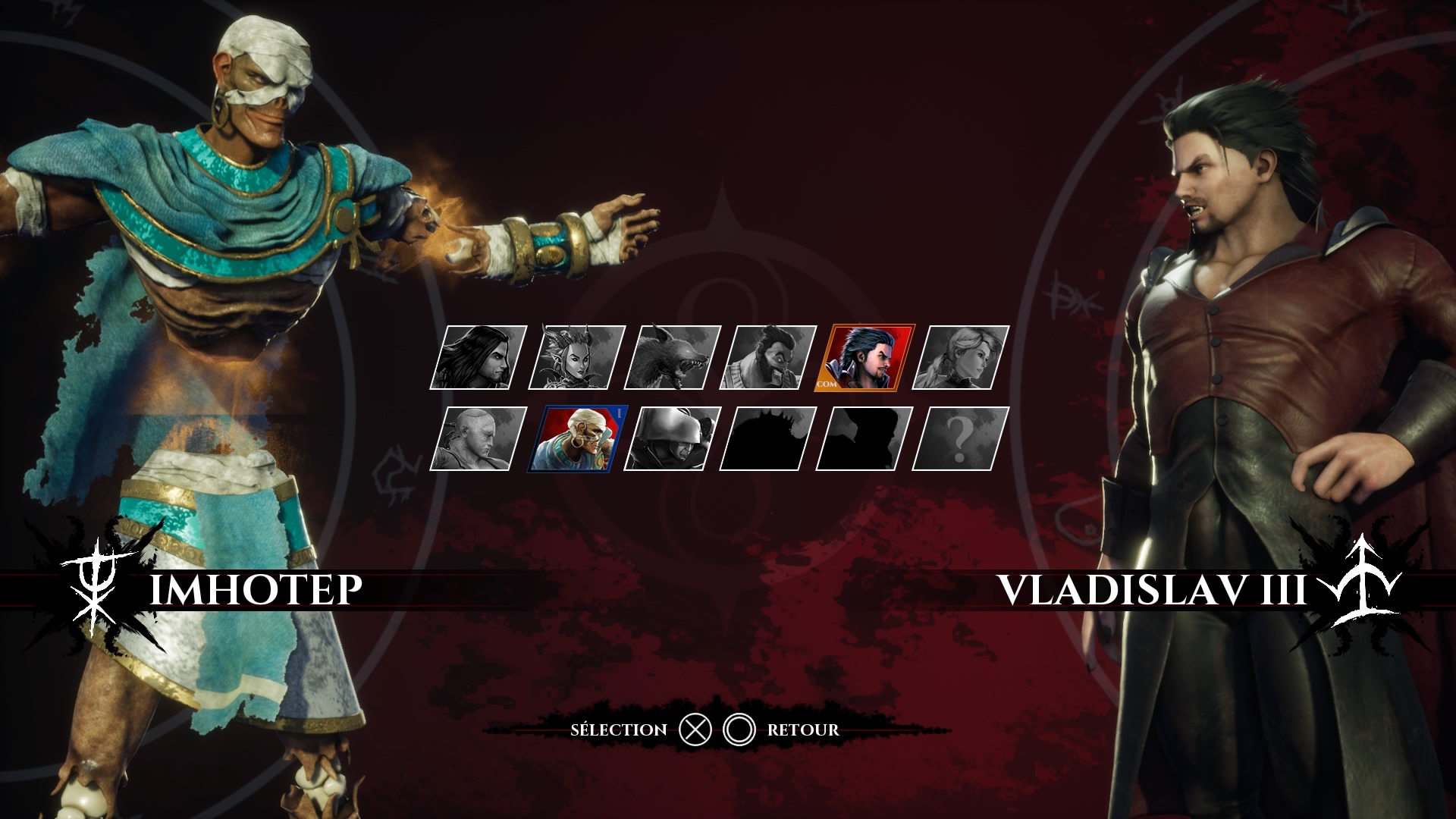Pick the blonde ponytail woman portrait
The width and height of the screenshot is (1456, 819).
coord(961,358)
